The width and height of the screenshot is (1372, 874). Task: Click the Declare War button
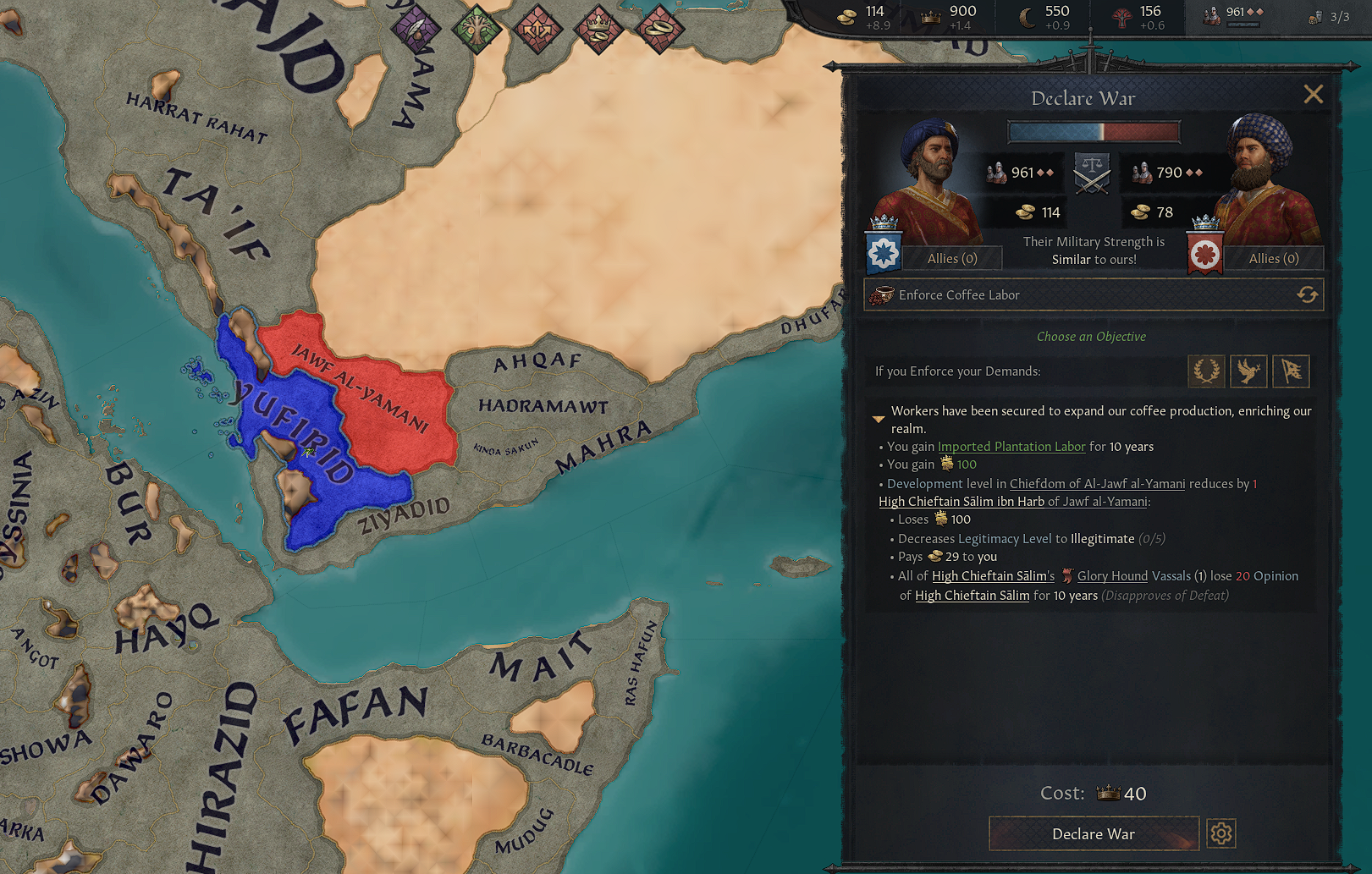coord(1093,833)
